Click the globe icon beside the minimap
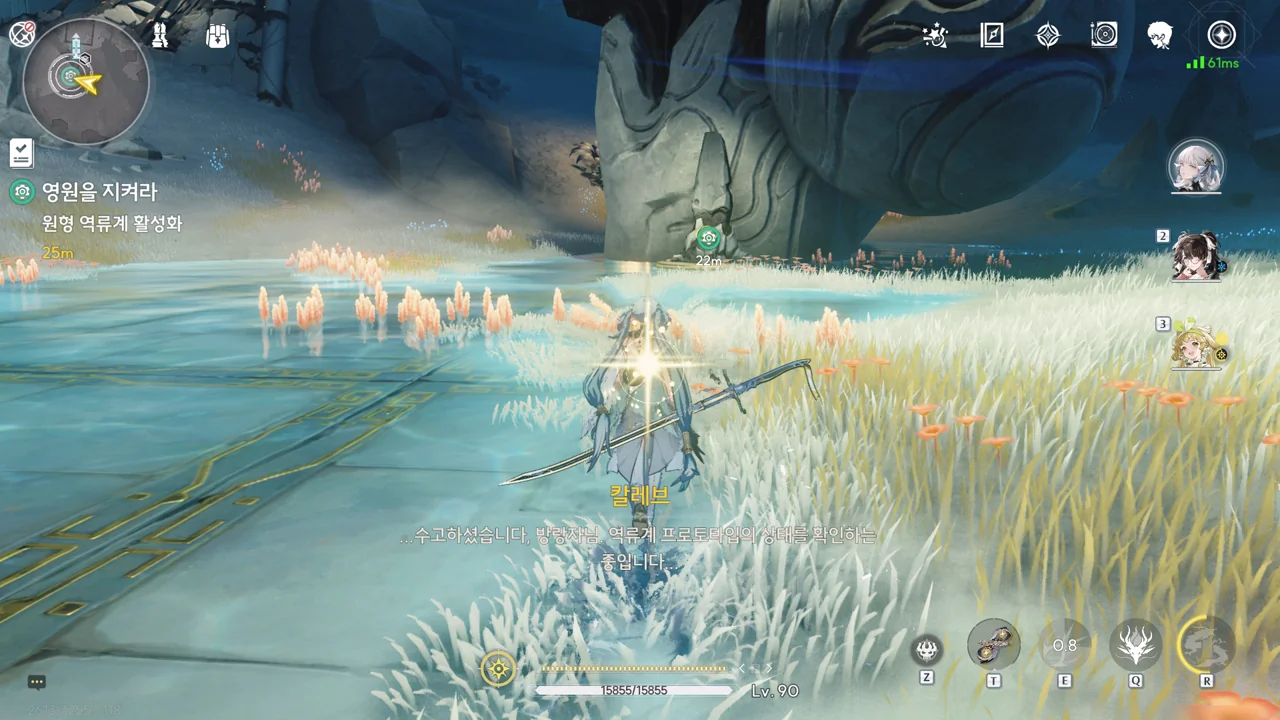This screenshot has width=1280, height=720. [x=21, y=33]
